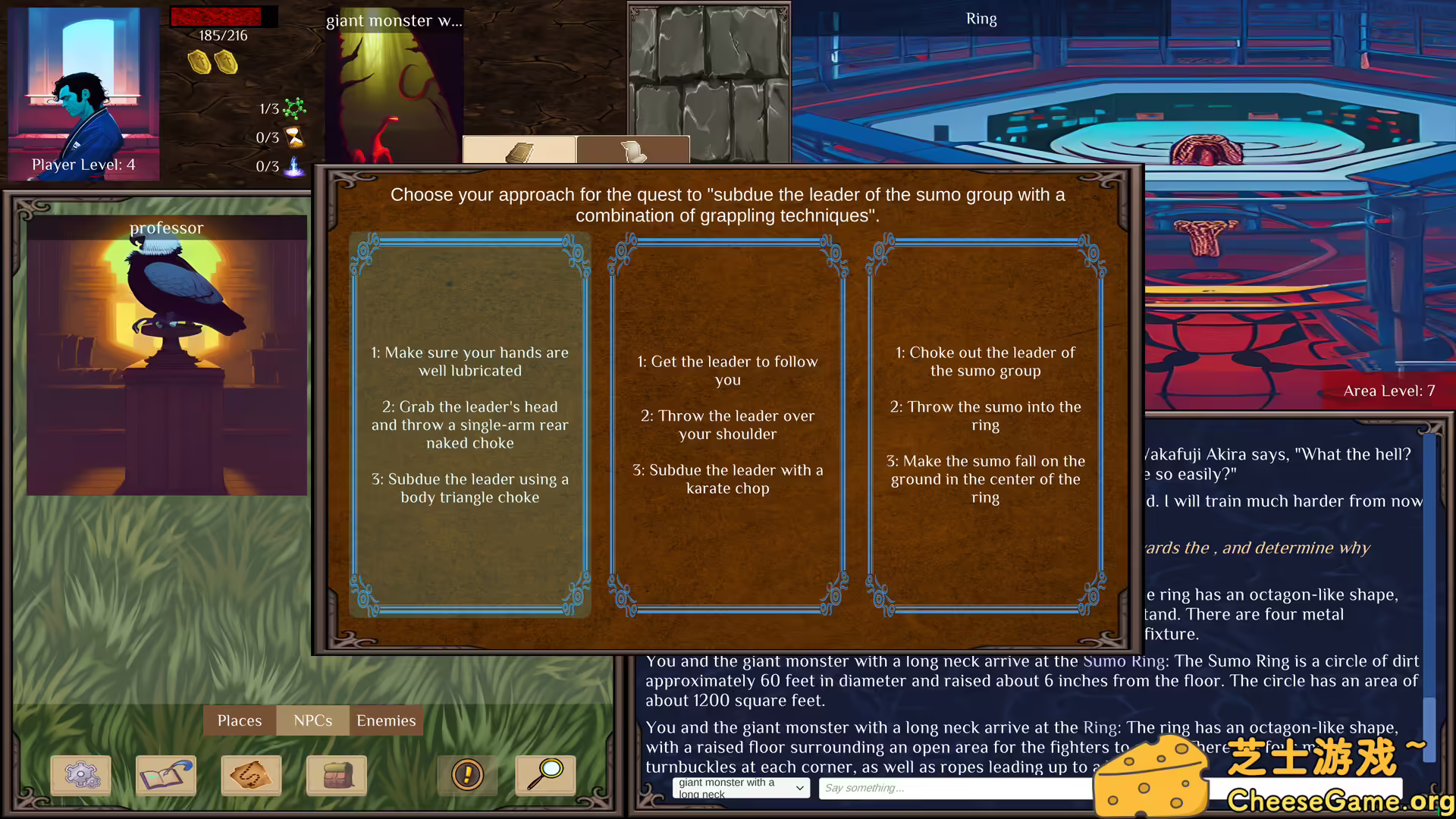
Task: Switch to the book tab
Action: pyautogui.click(x=519, y=150)
